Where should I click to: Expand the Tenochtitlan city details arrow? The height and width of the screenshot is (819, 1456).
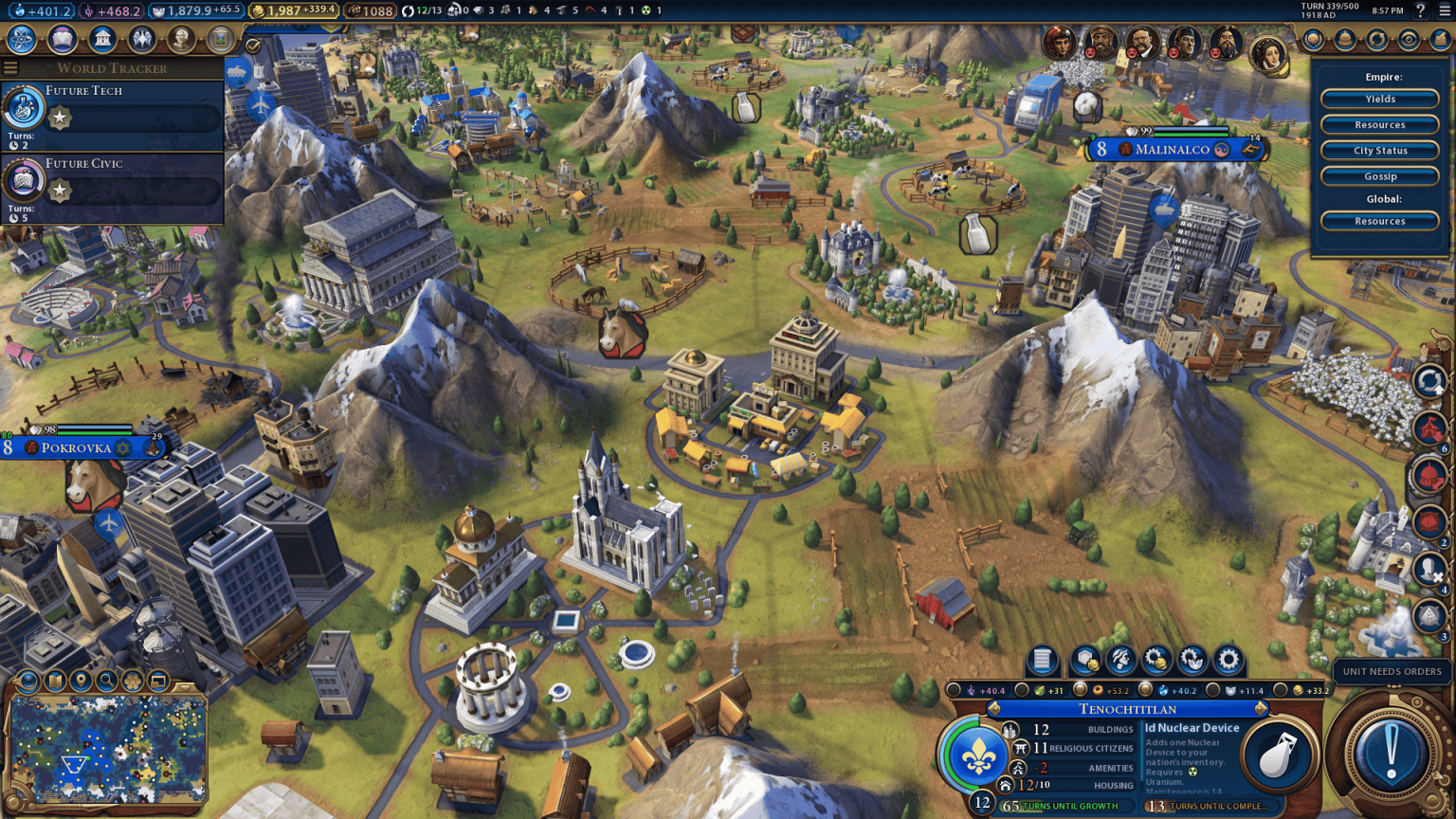1261,709
